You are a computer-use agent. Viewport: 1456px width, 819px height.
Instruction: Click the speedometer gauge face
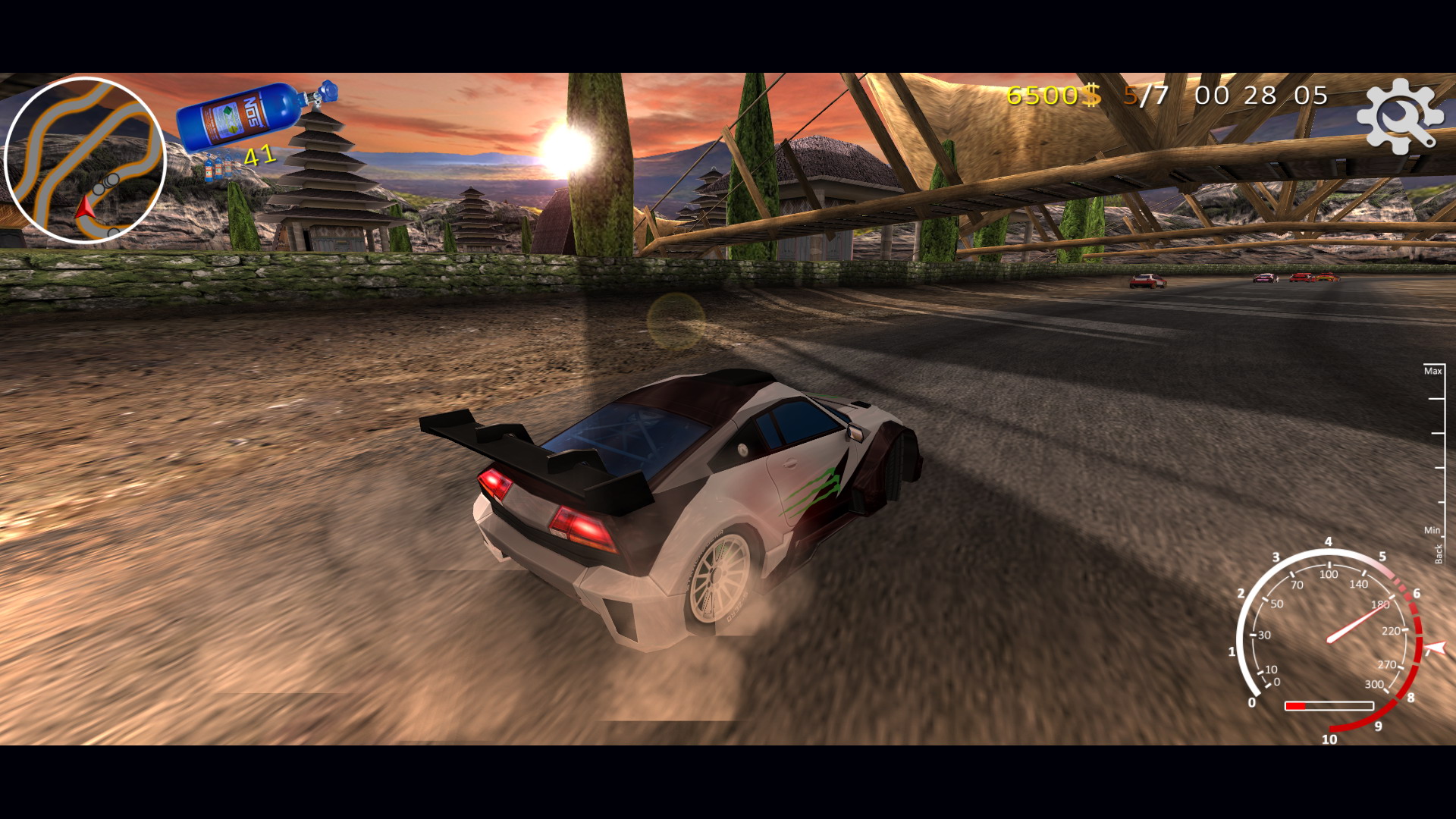point(1331,641)
